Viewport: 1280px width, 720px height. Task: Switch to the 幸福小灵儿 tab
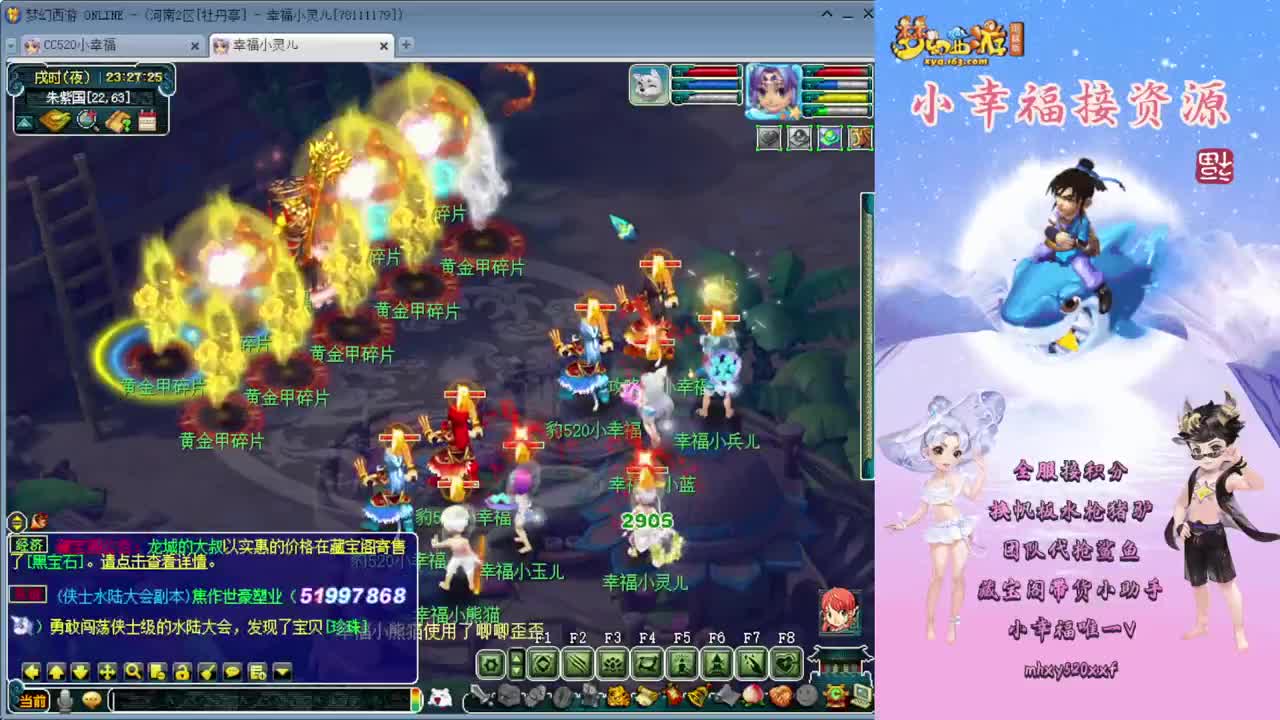point(260,45)
